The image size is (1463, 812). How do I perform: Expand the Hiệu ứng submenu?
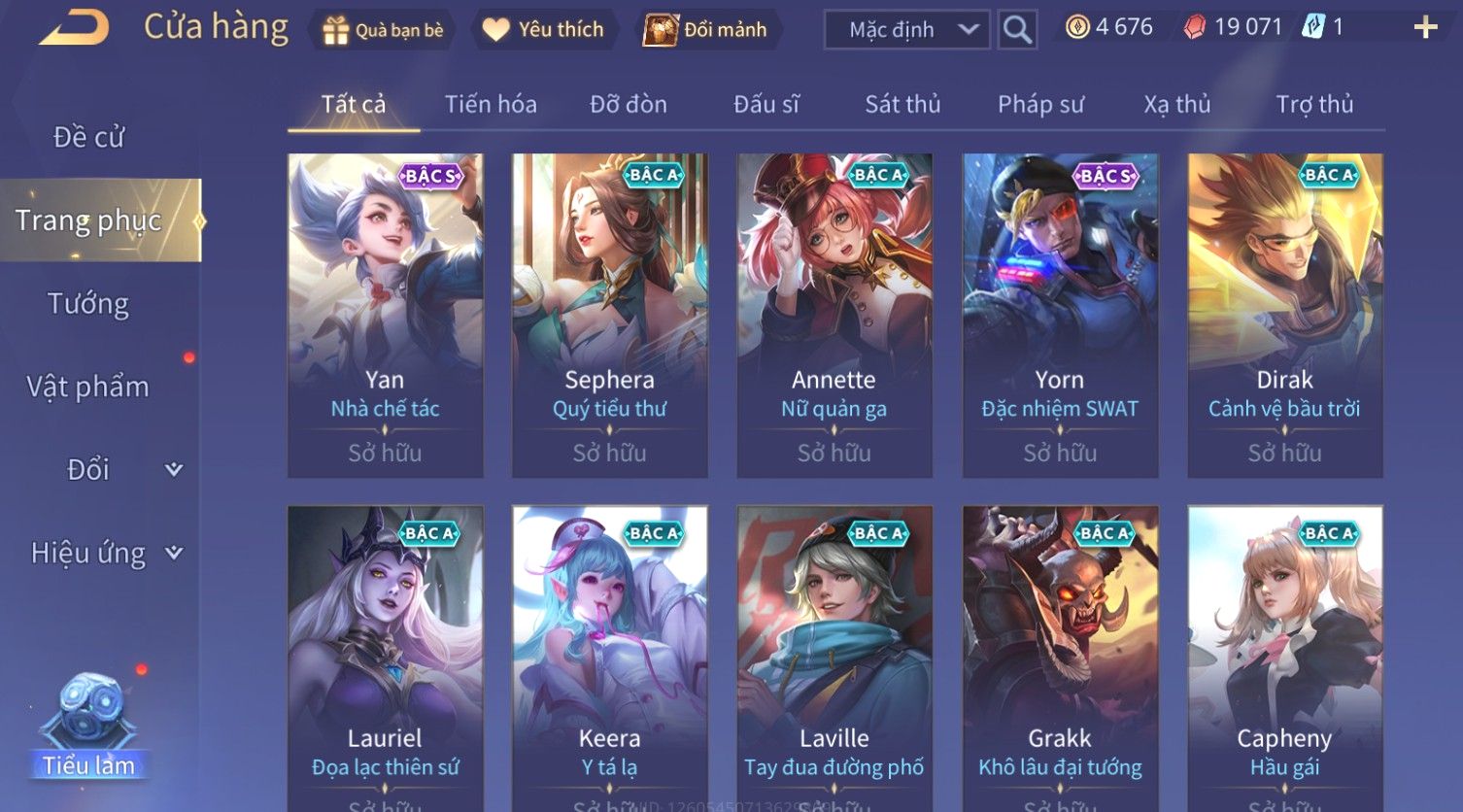(105, 553)
